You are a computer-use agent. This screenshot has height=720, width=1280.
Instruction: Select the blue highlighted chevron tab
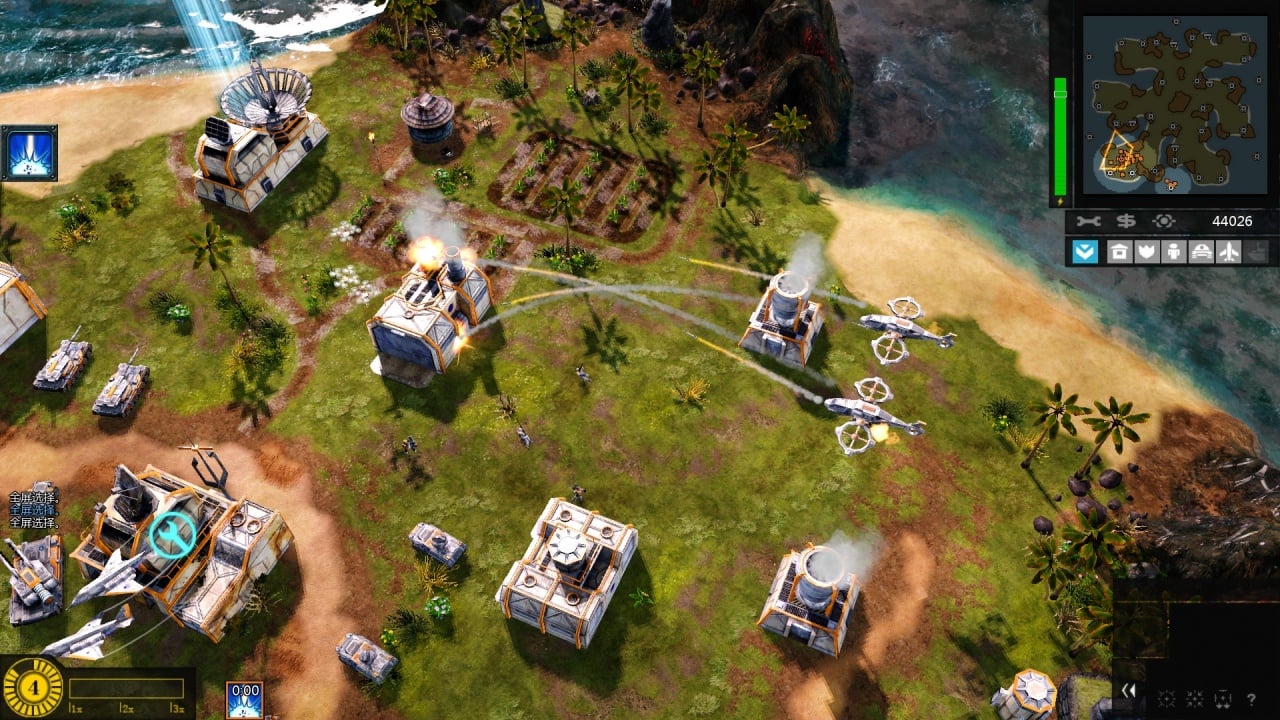pyautogui.click(x=1085, y=251)
